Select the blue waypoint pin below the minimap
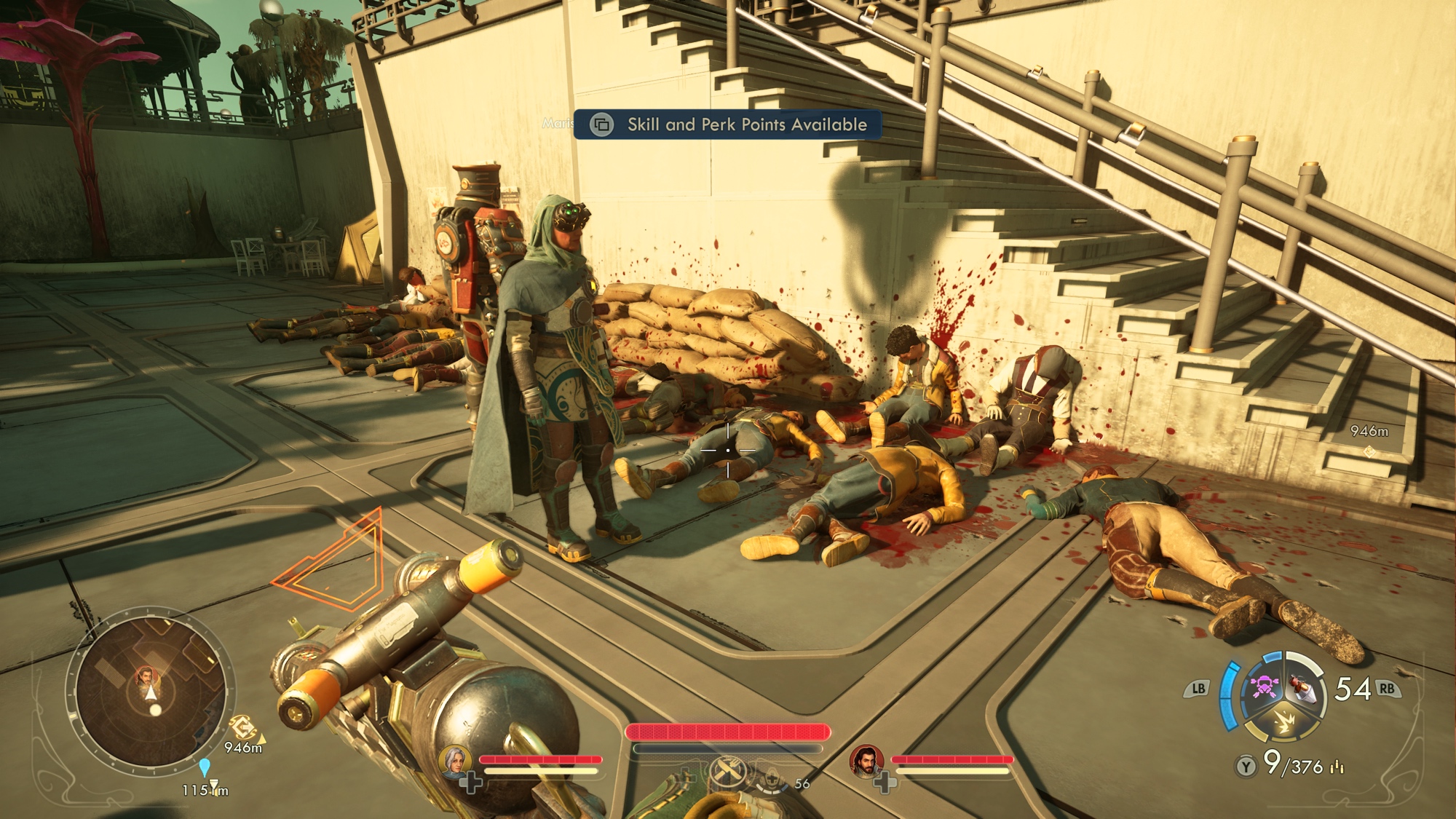 (x=205, y=767)
